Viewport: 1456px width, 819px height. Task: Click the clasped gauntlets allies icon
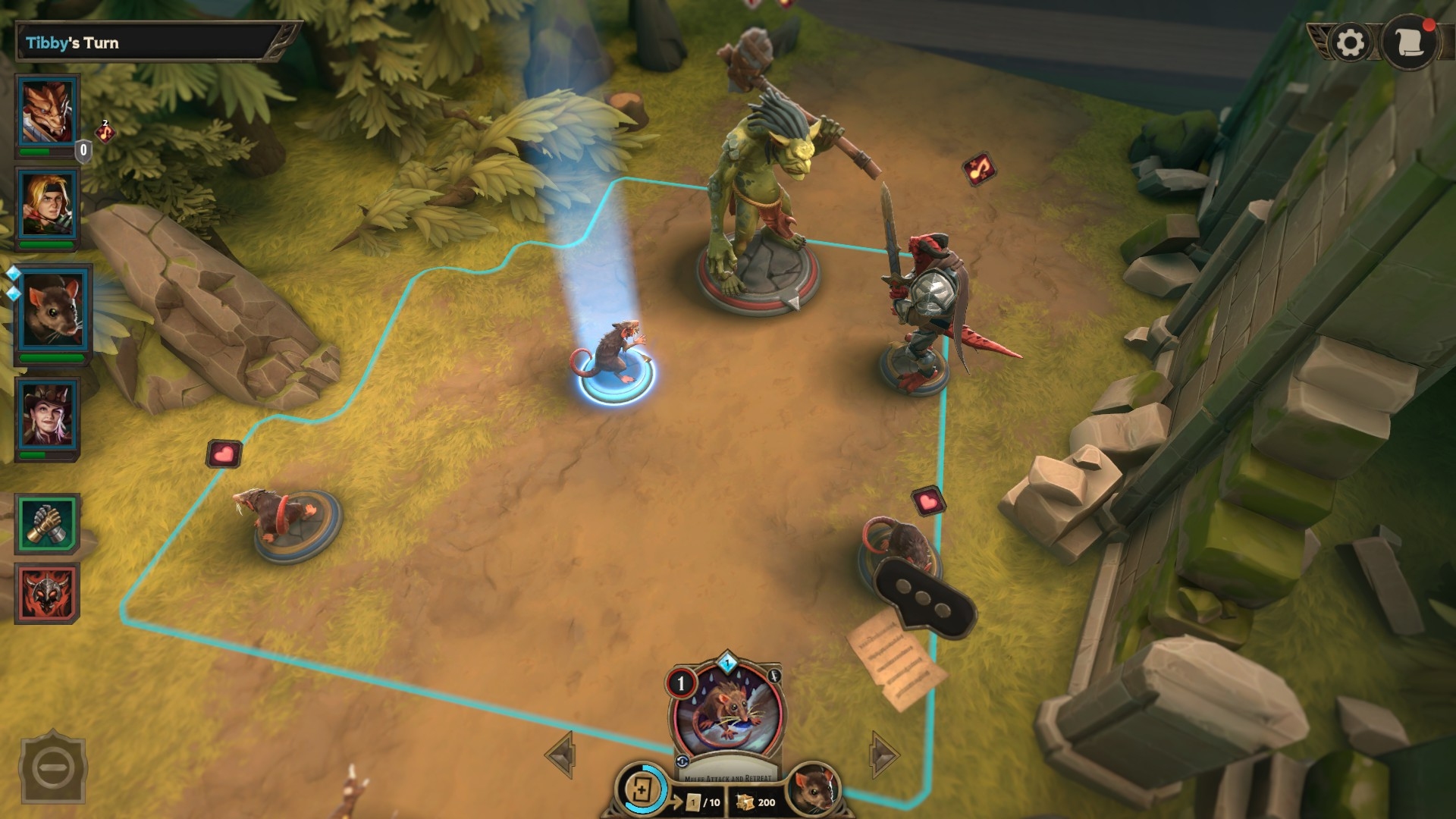click(47, 524)
